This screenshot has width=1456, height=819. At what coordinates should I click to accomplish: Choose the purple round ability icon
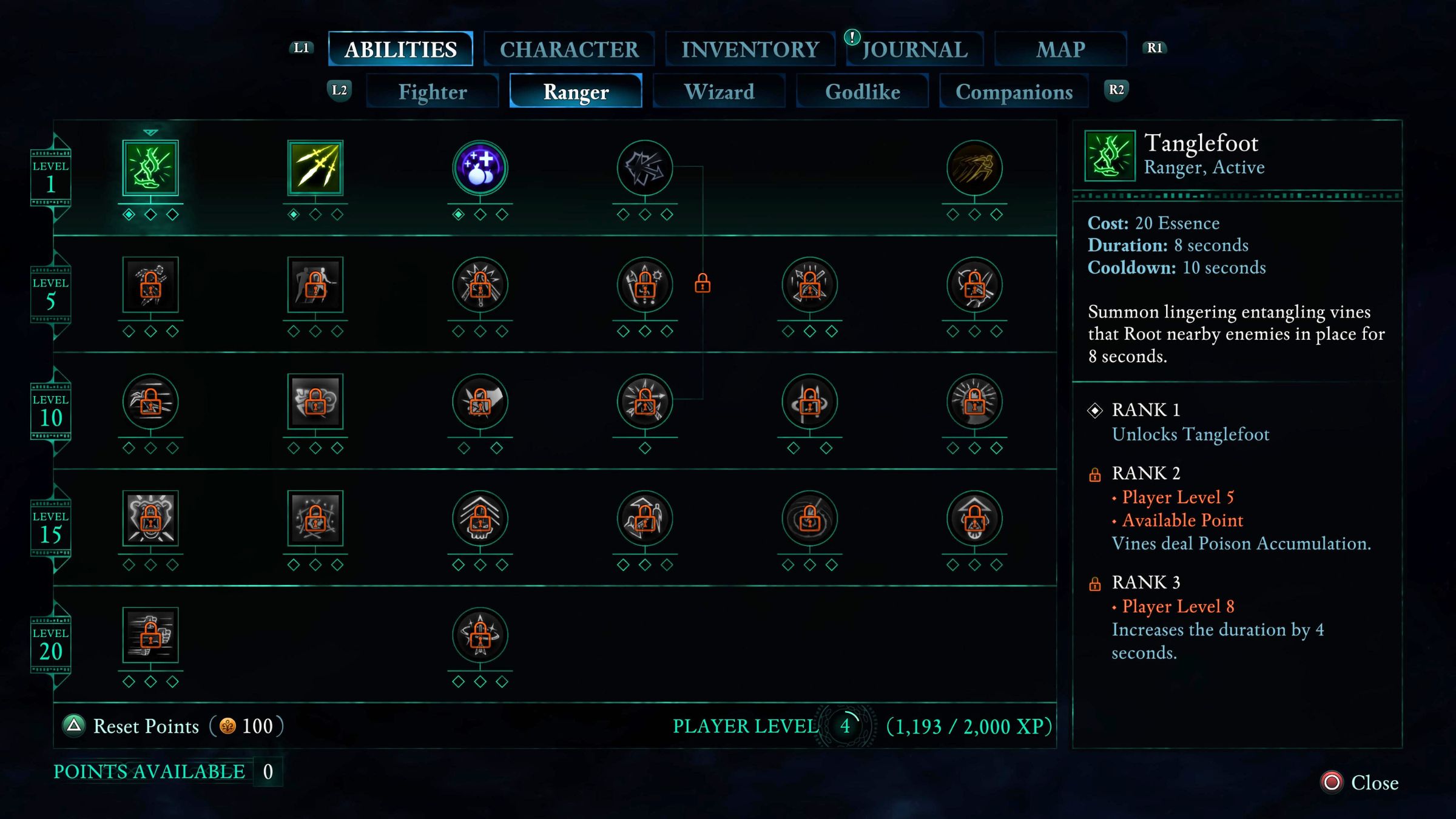coord(480,168)
